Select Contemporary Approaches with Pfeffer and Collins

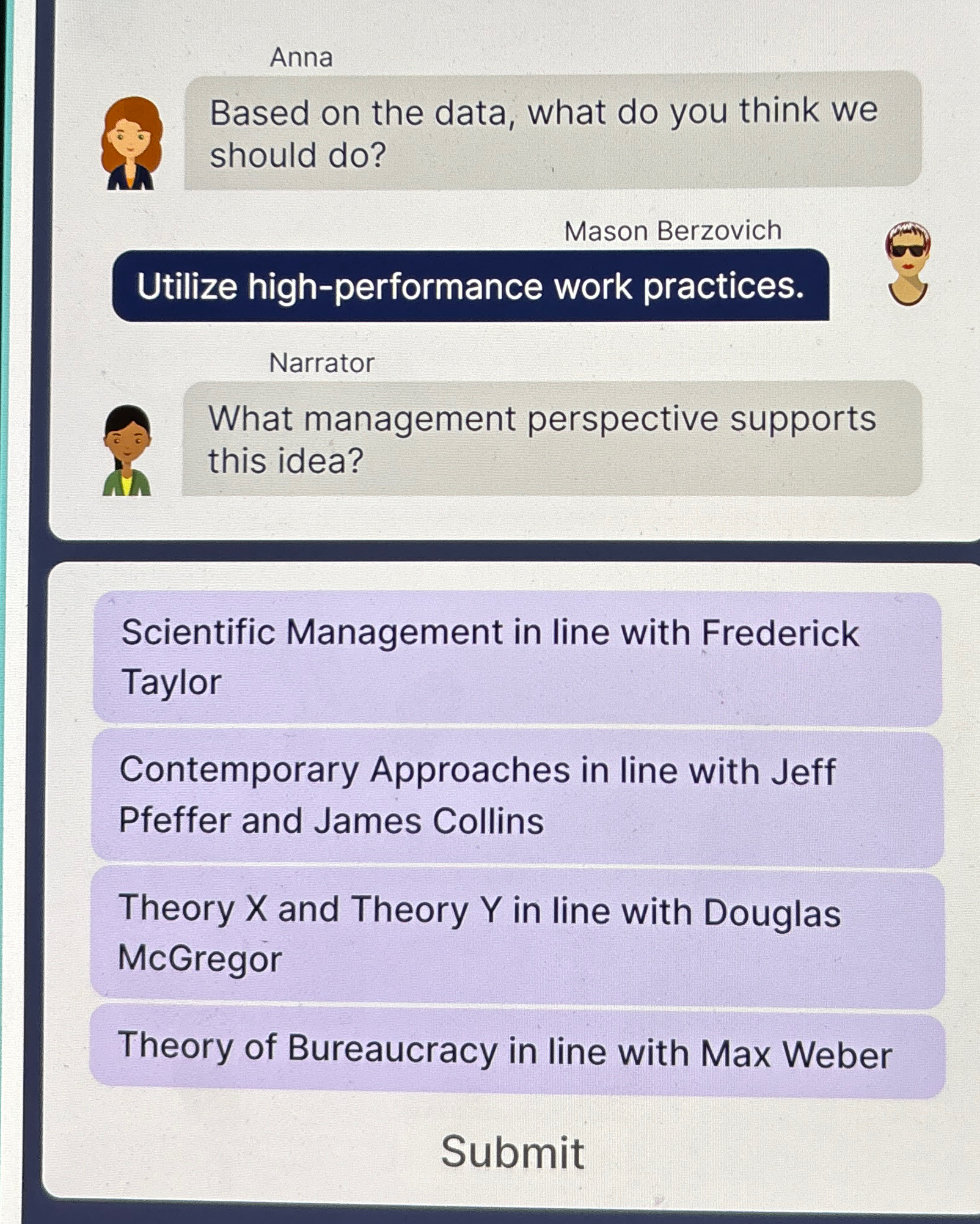point(516,796)
